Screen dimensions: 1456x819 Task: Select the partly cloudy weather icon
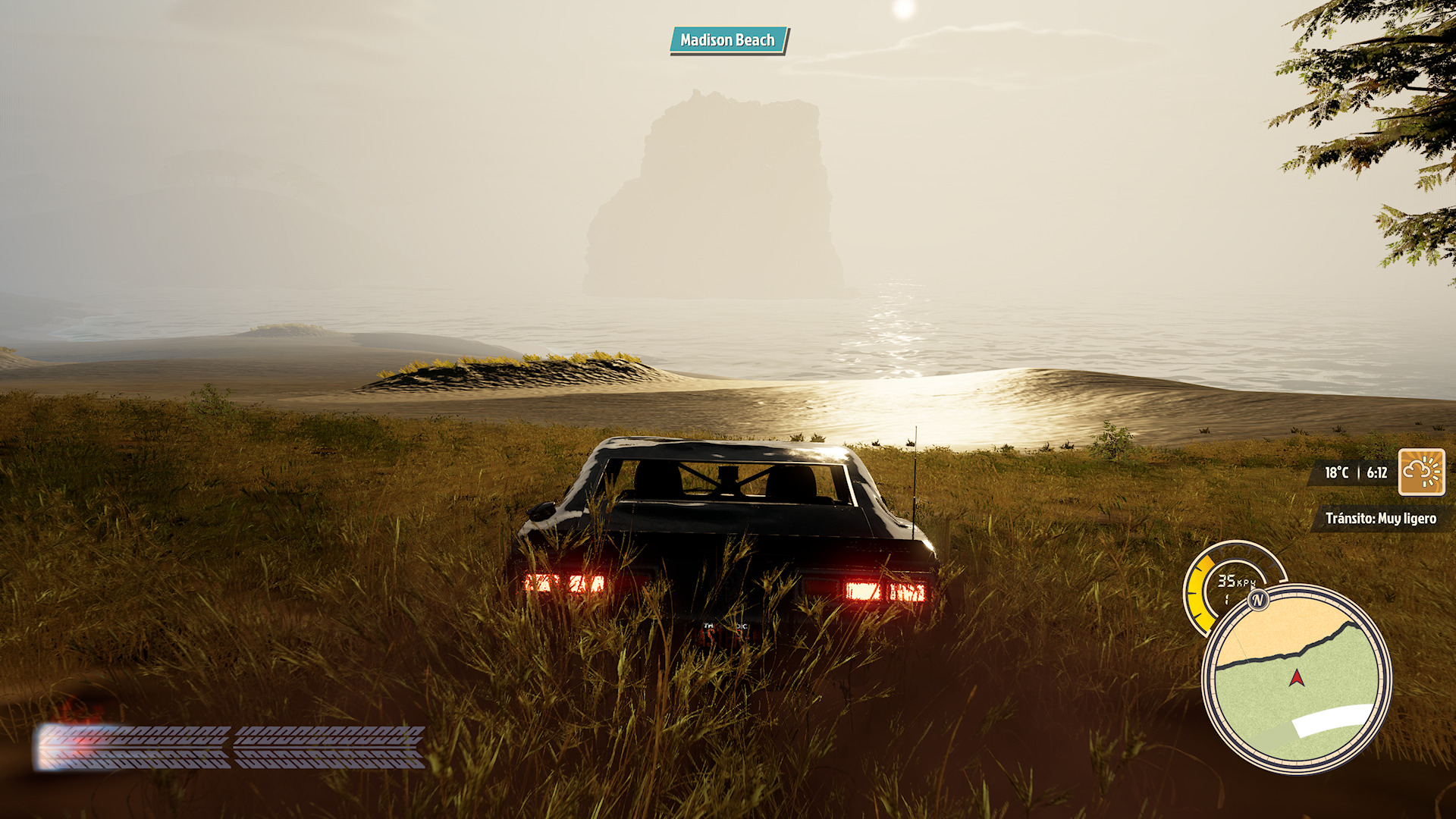pyautogui.click(x=1421, y=472)
